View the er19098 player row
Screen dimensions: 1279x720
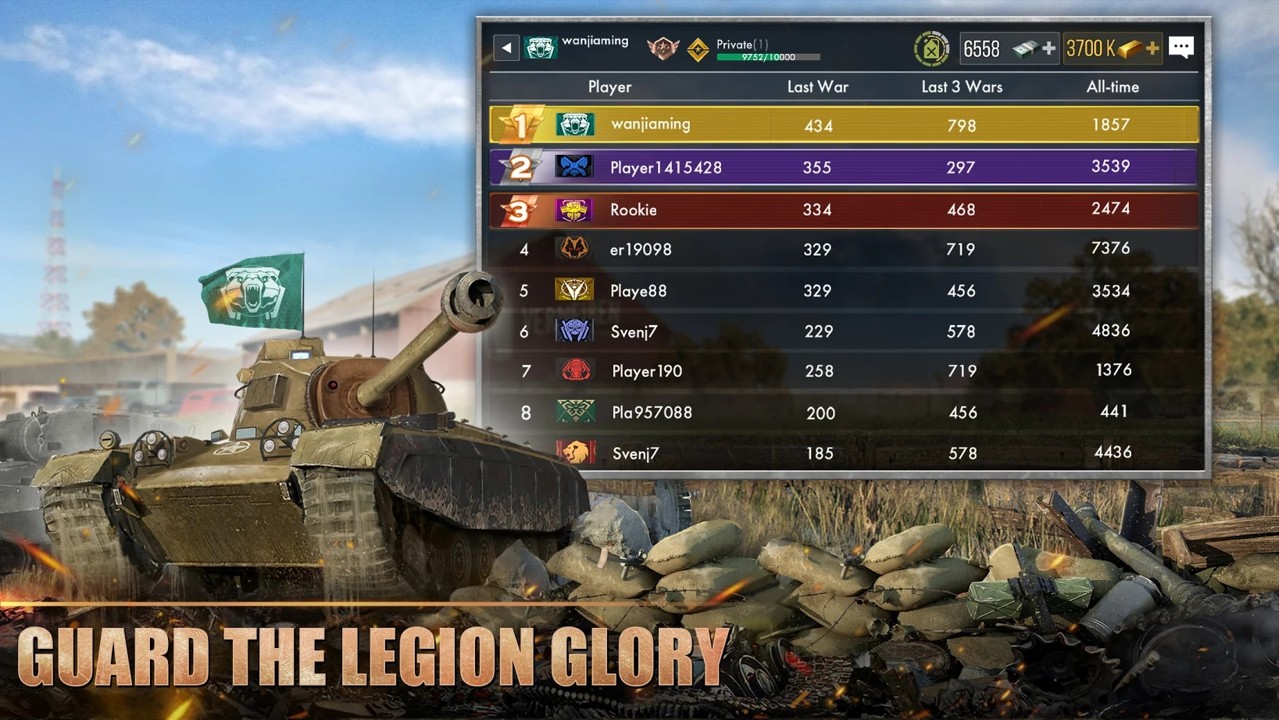pos(844,249)
